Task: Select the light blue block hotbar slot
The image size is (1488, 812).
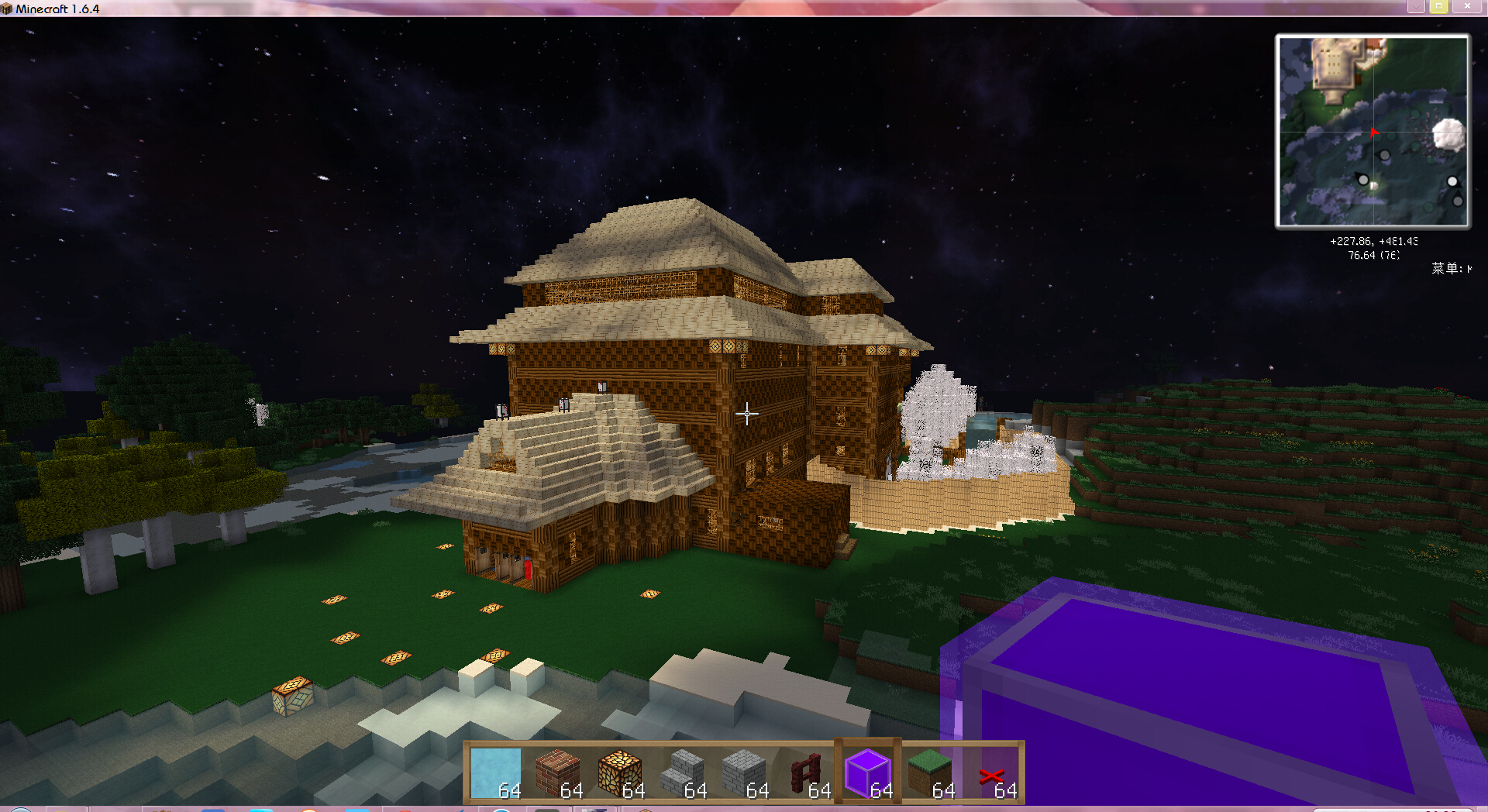Action: pyautogui.click(x=496, y=772)
